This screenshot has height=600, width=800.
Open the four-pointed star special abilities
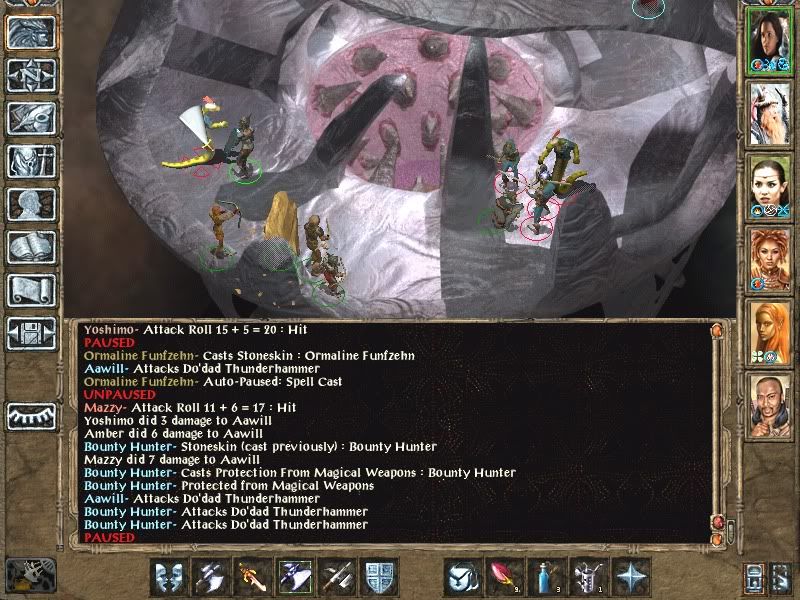(632, 577)
